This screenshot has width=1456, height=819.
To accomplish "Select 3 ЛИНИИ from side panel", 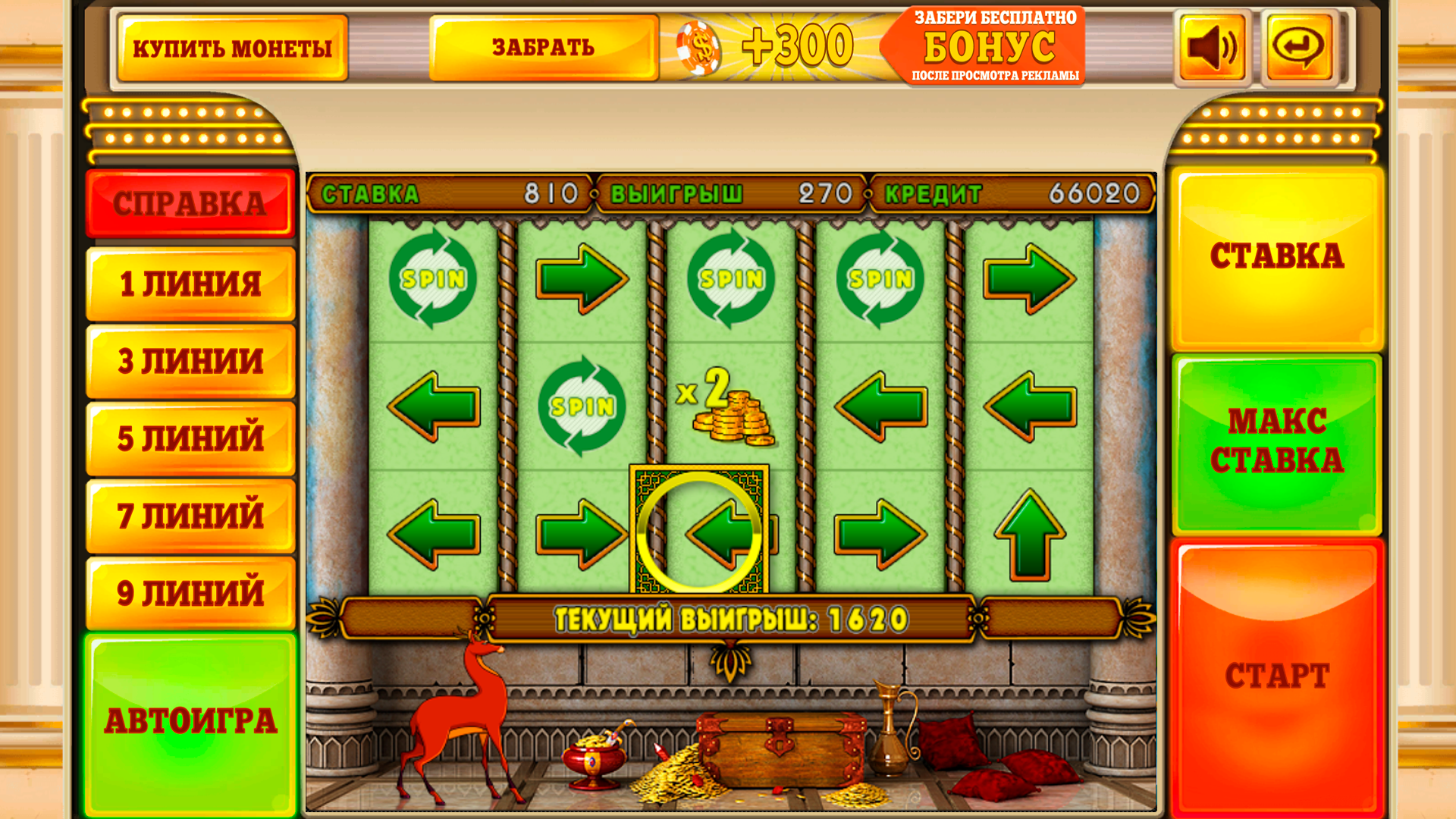I will point(190,360).
